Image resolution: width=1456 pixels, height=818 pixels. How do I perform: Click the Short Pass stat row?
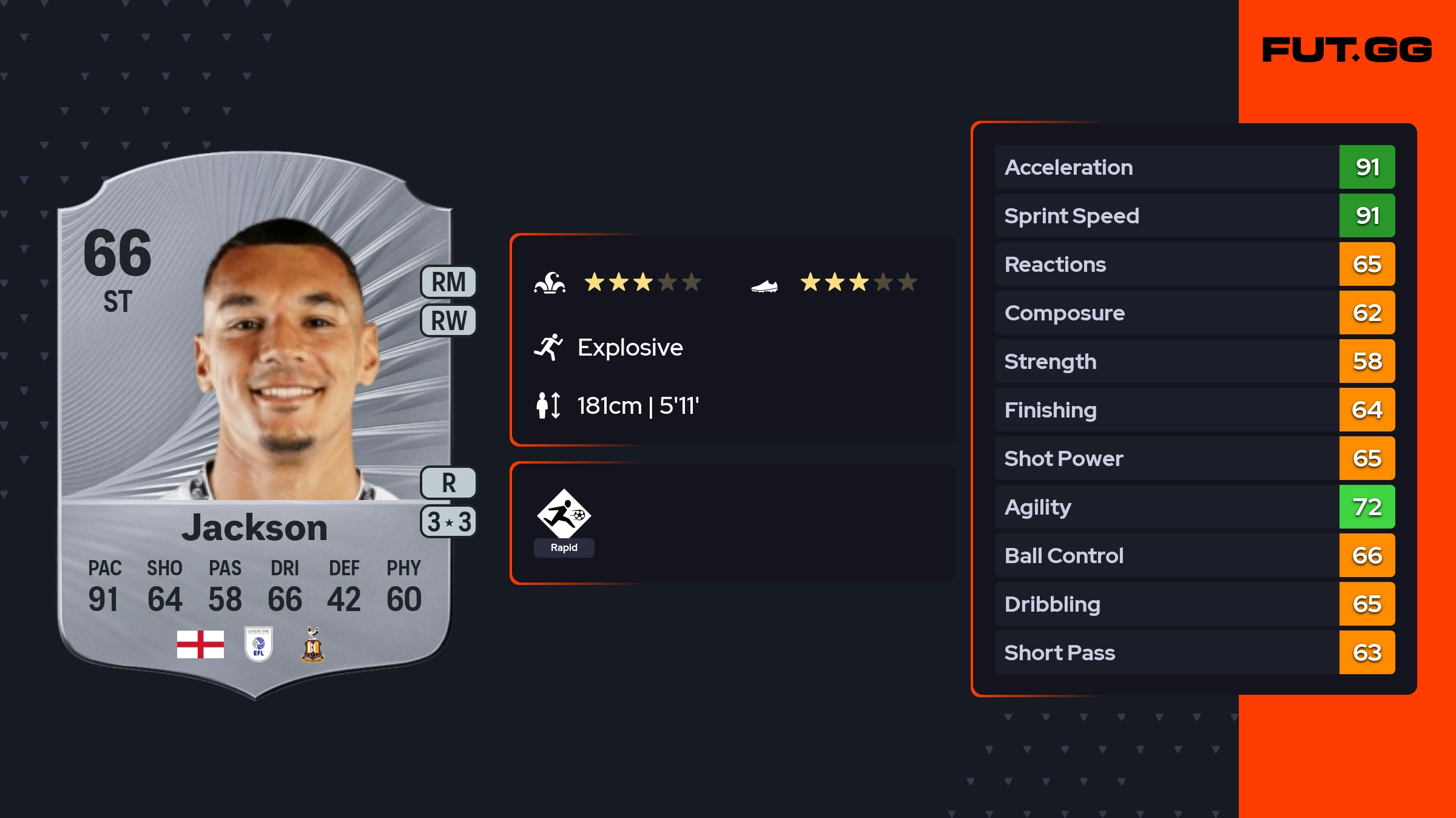click(1194, 652)
